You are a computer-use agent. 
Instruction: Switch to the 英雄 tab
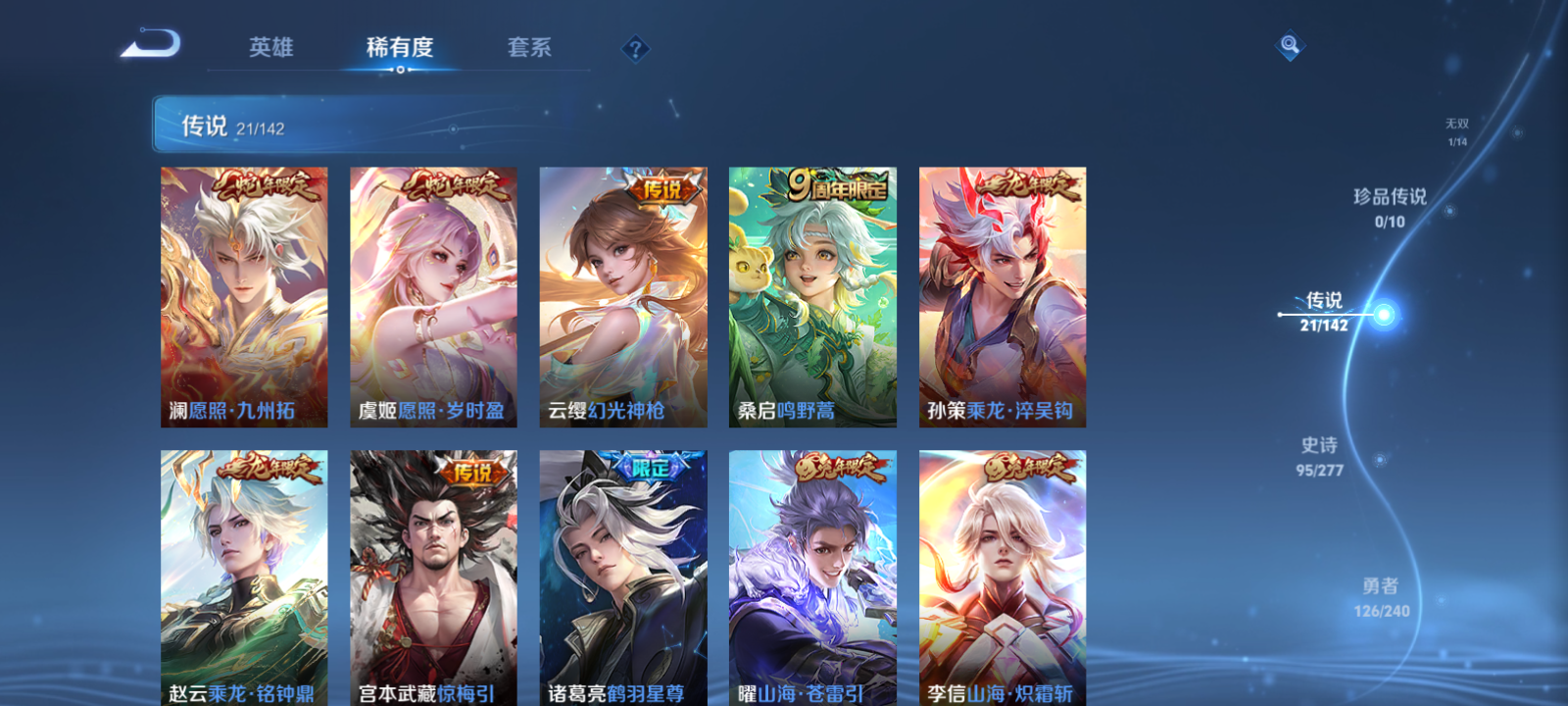tap(271, 47)
